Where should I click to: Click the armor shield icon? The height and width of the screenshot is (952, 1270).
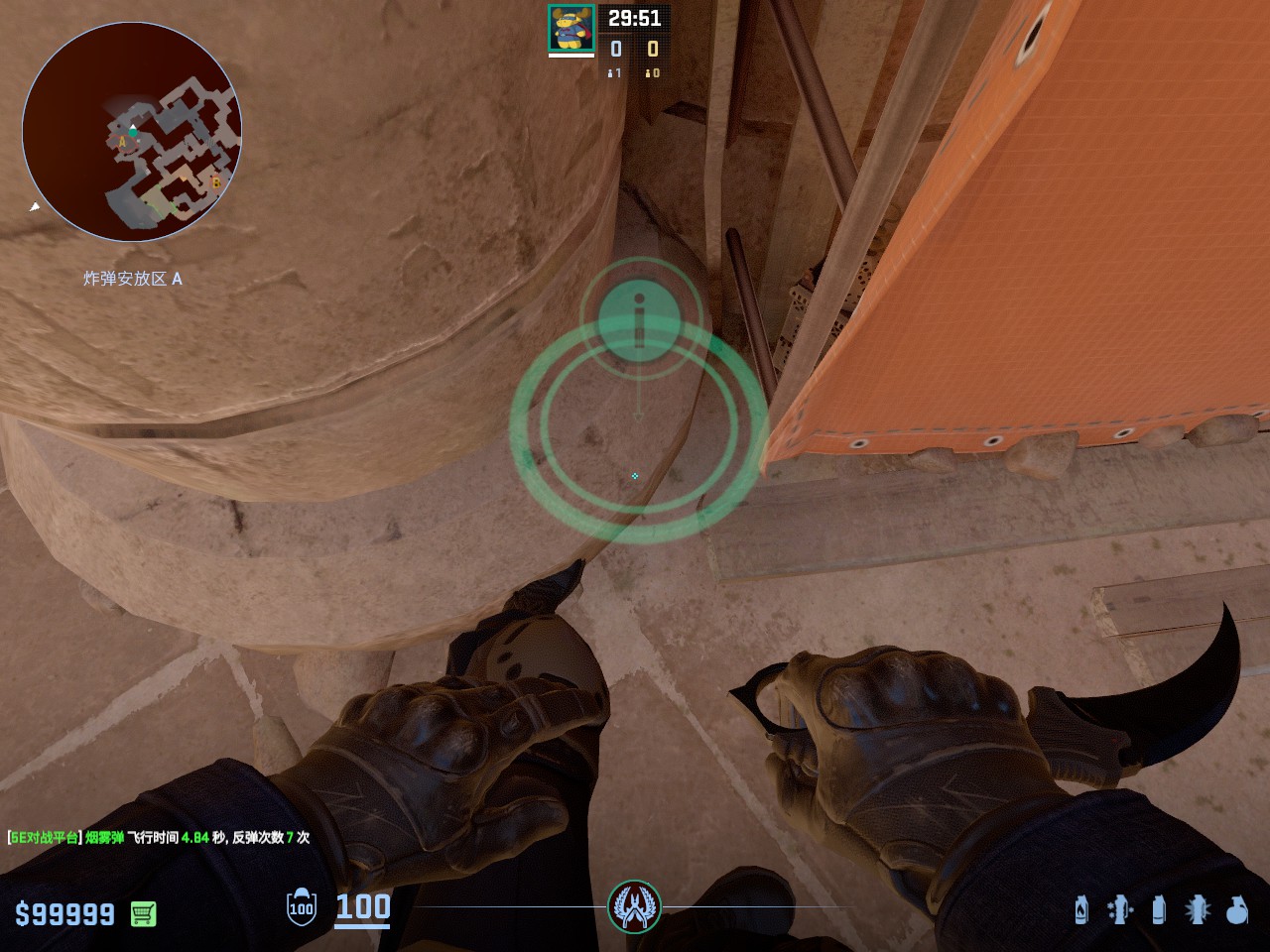click(301, 907)
